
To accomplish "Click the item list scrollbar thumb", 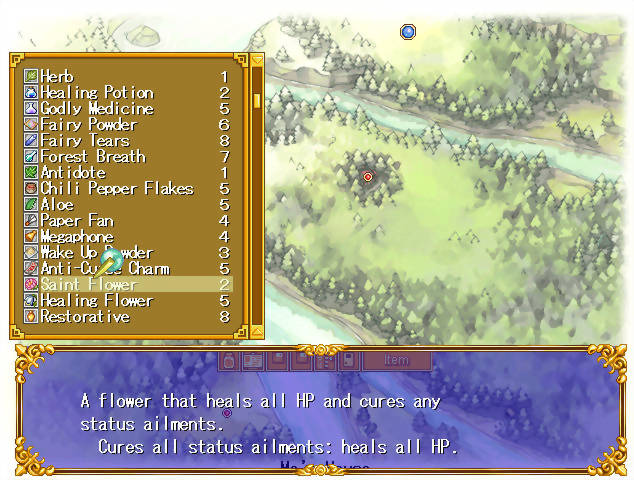I will [257, 100].
